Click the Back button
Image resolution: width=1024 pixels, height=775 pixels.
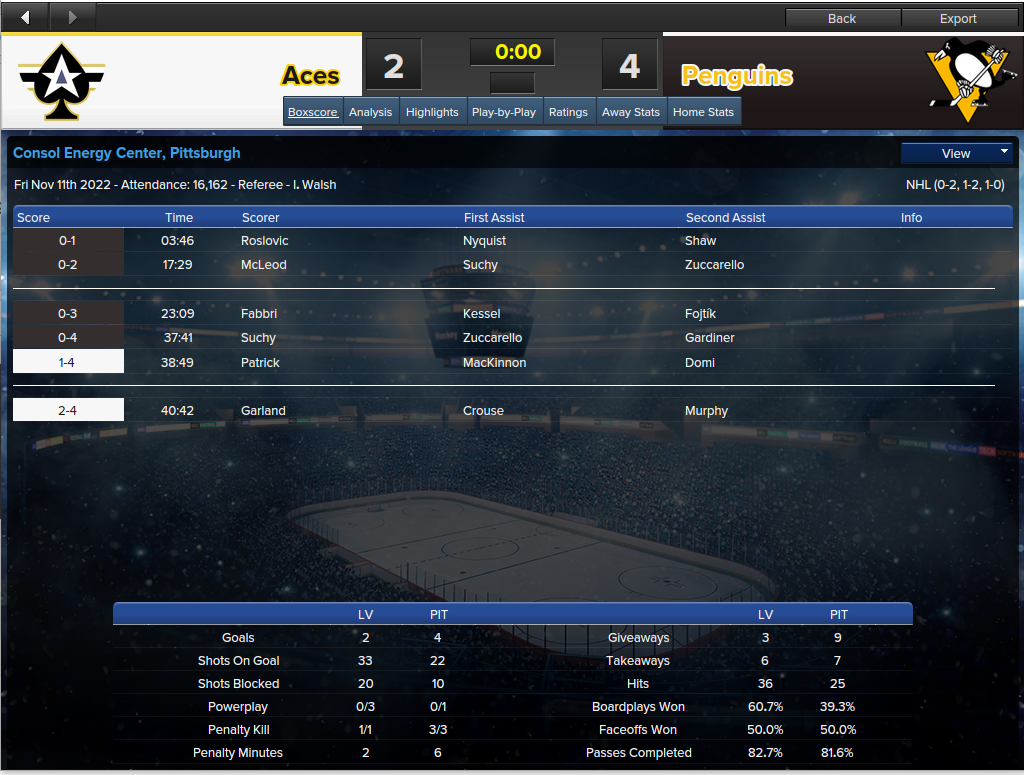[x=842, y=18]
